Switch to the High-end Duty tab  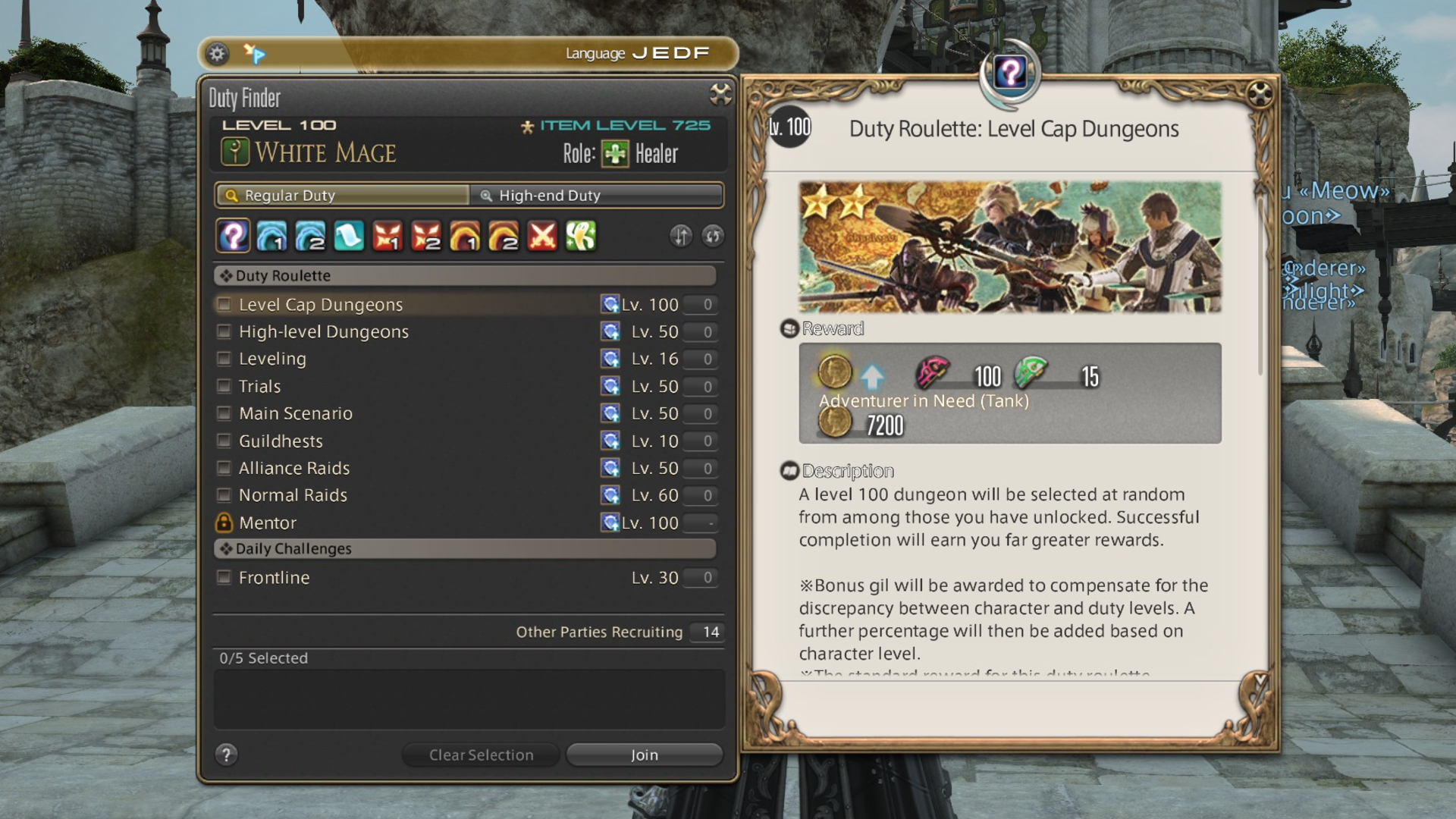point(596,196)
